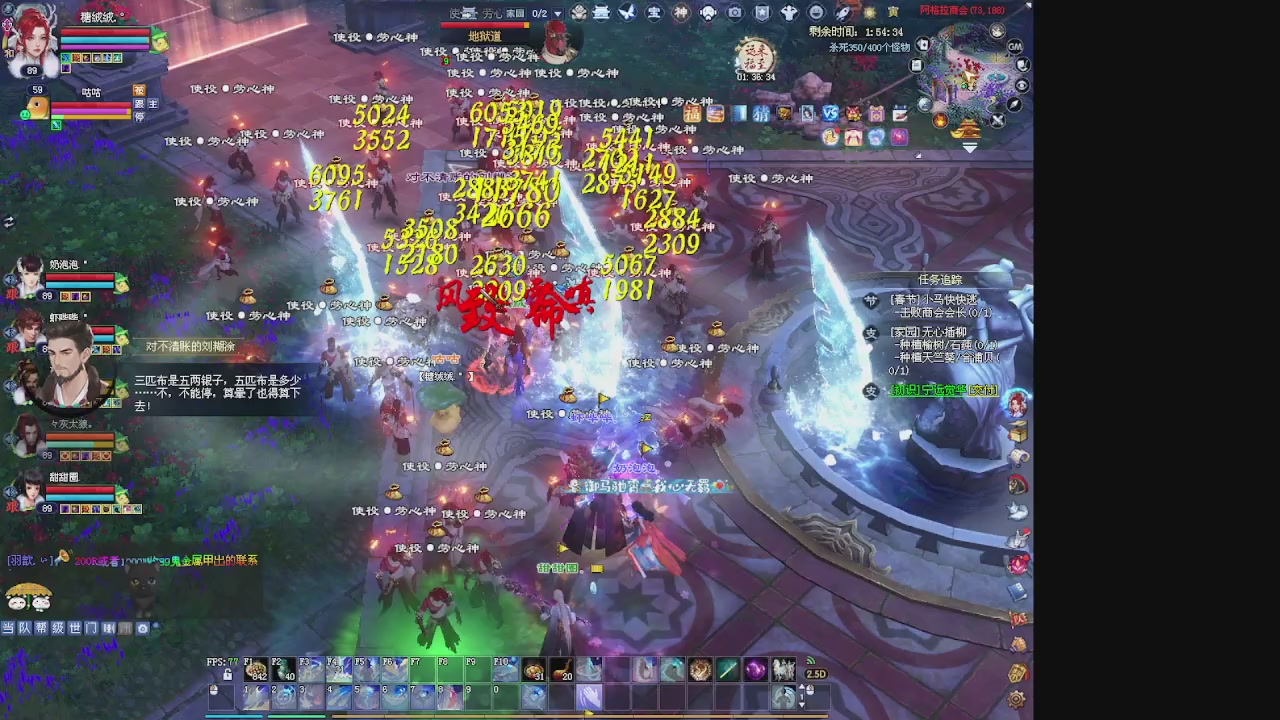1280x720 pixels.
Task: Open the screenshot camera tool
Action: point(733,13)
